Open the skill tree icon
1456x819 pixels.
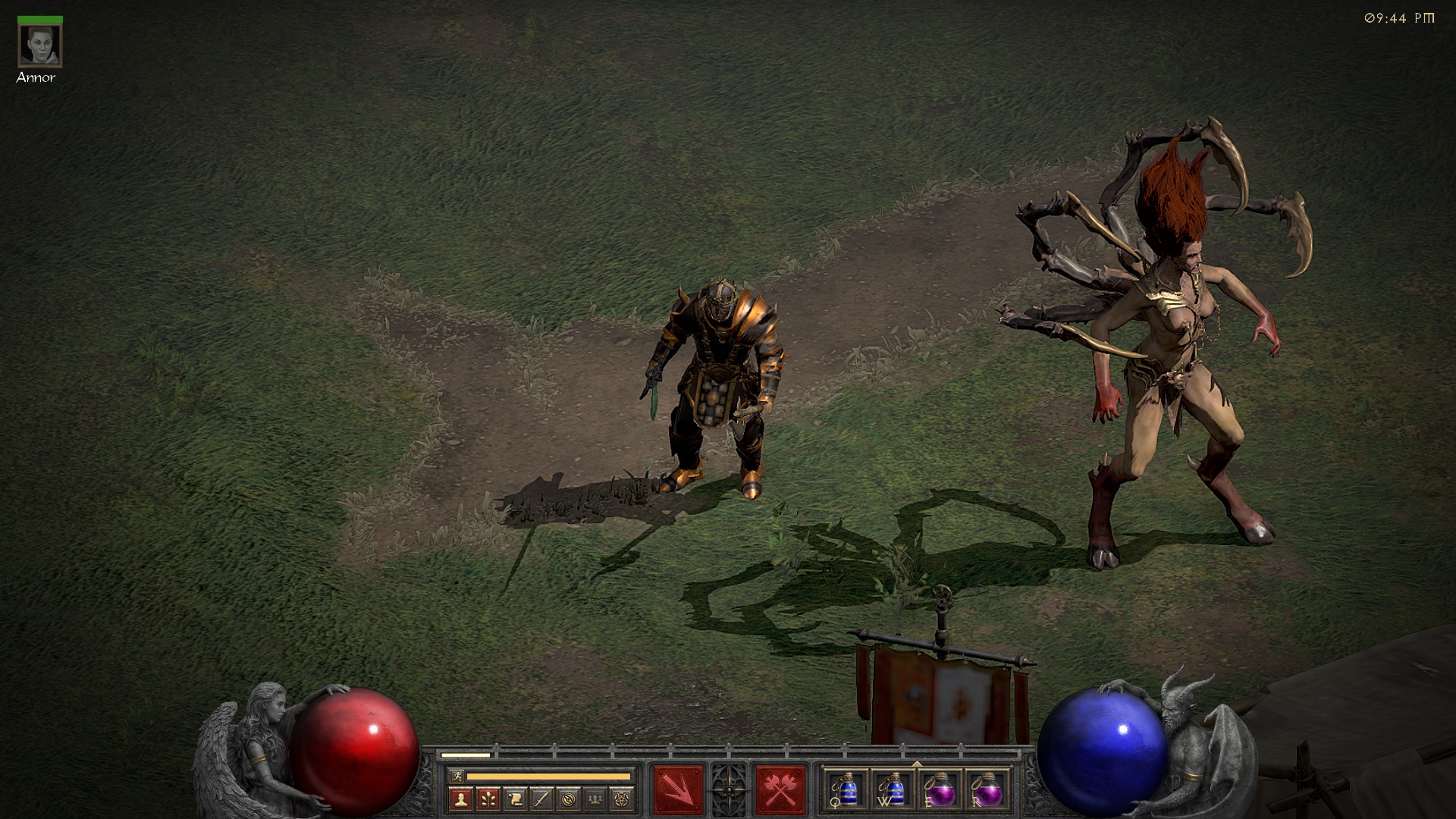(488, 798)
